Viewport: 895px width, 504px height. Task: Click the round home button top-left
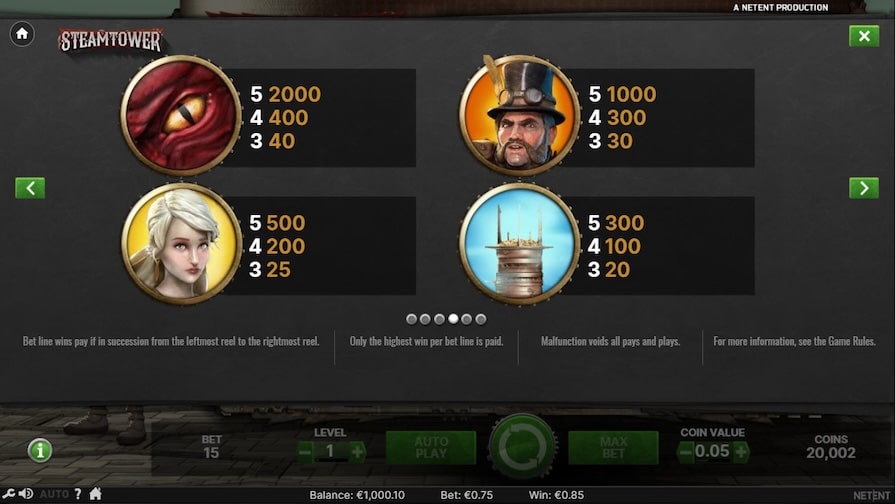point(22,35)
